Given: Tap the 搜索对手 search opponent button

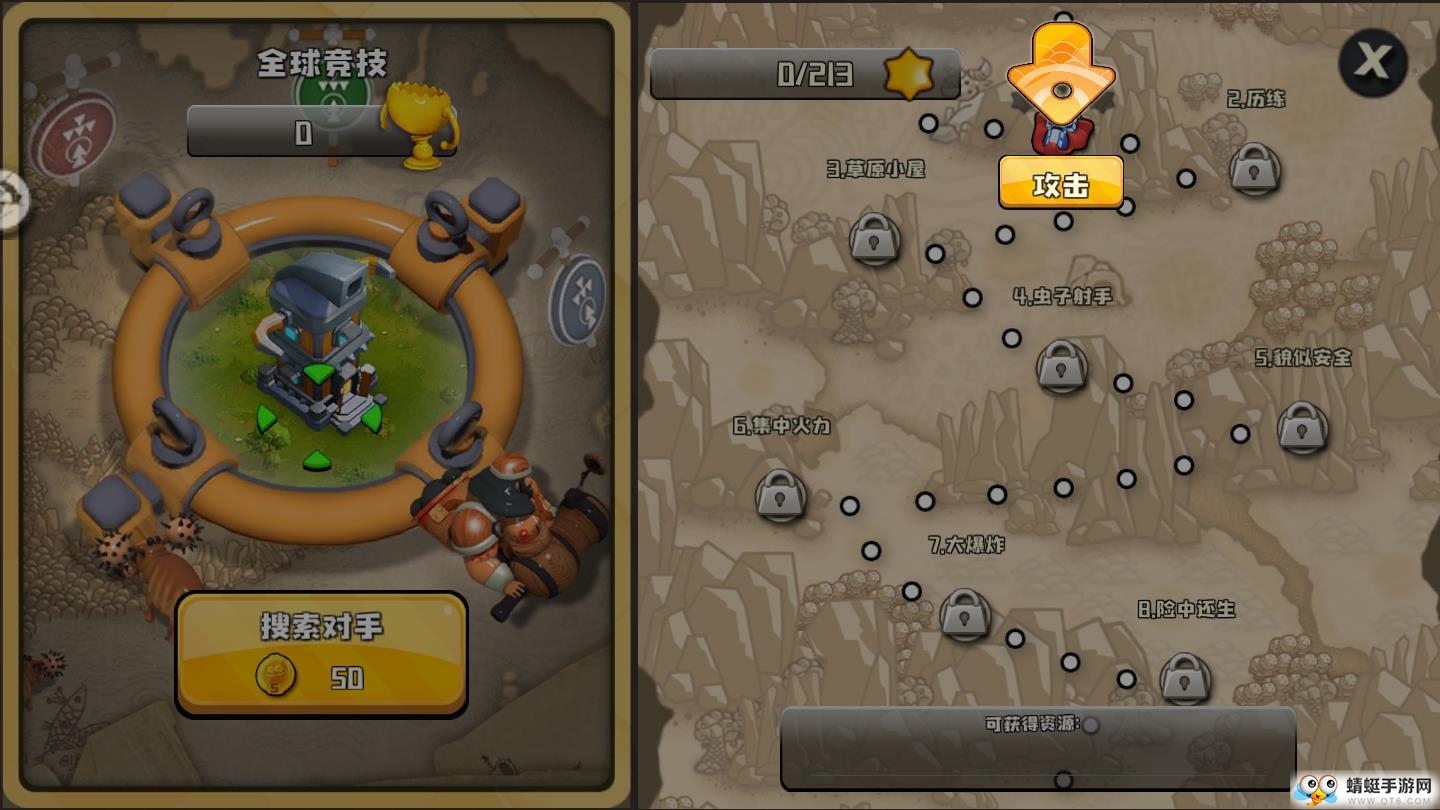Looking at the screenshot, I should pos(321,652).
